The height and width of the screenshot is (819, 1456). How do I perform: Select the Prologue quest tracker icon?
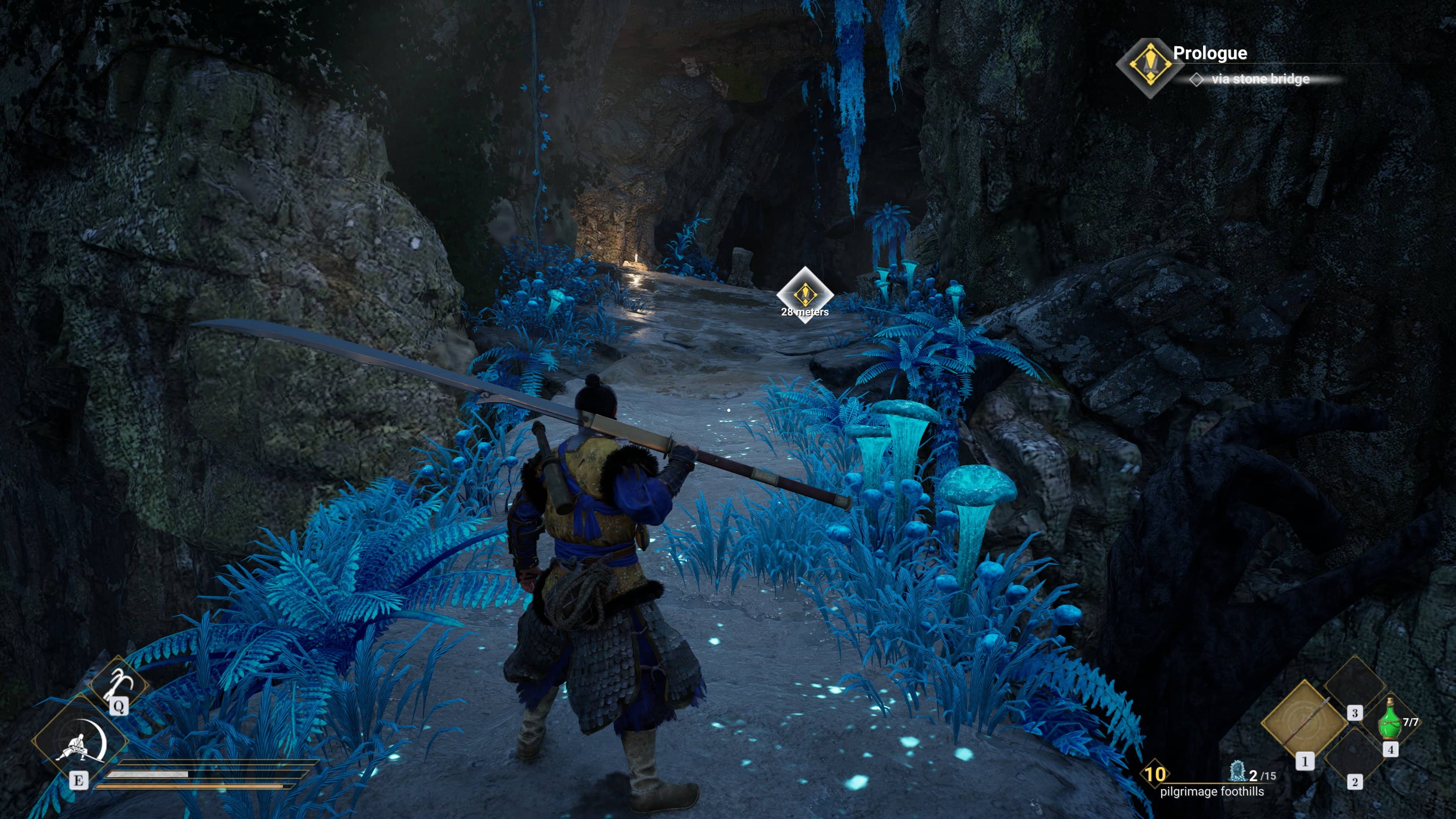coord(1150,67)
